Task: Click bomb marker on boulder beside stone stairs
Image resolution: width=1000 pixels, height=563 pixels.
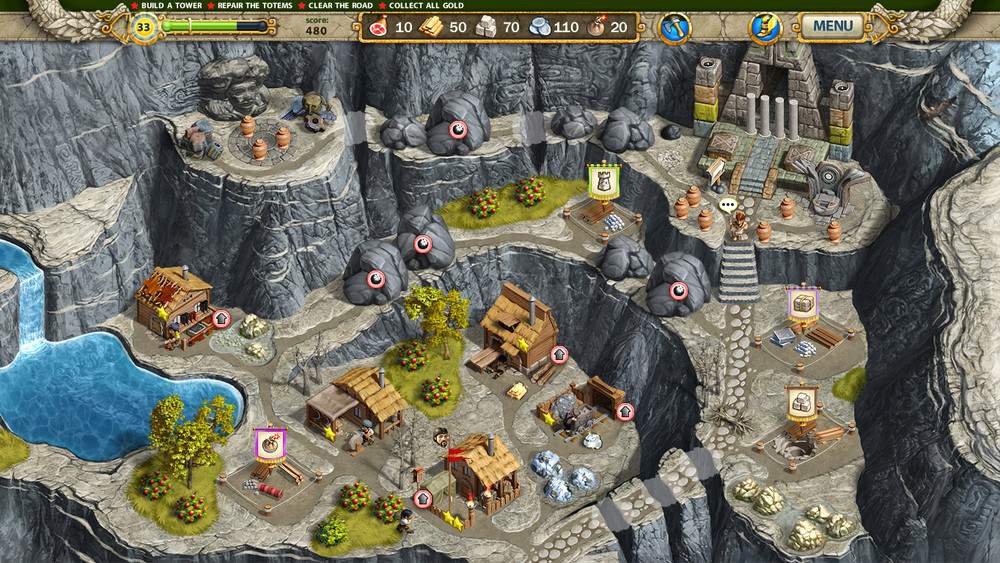Action: click(678, 291)
